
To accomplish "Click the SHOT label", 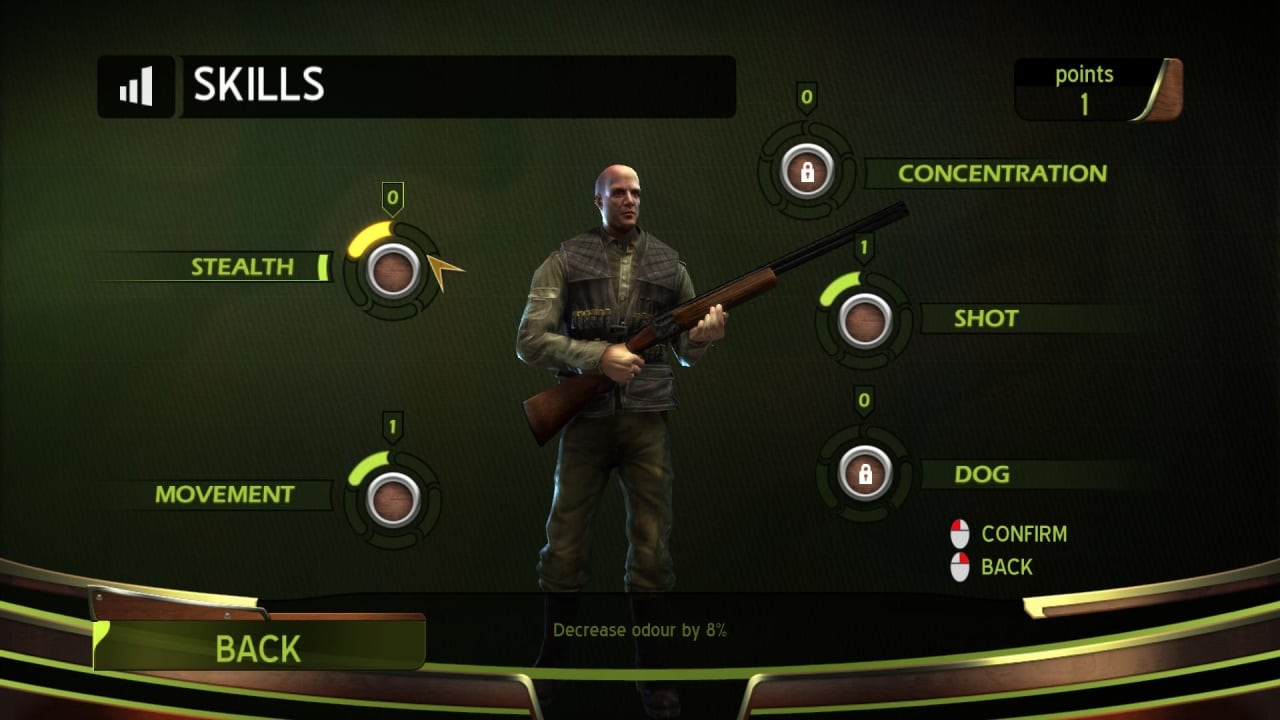I will 986,319.
